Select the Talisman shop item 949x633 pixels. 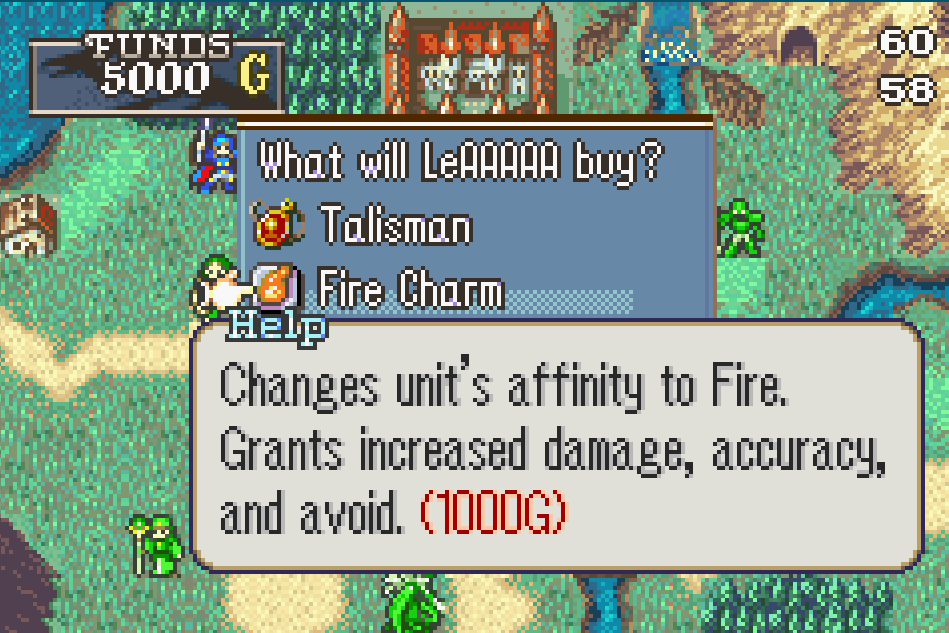[396, 227]
